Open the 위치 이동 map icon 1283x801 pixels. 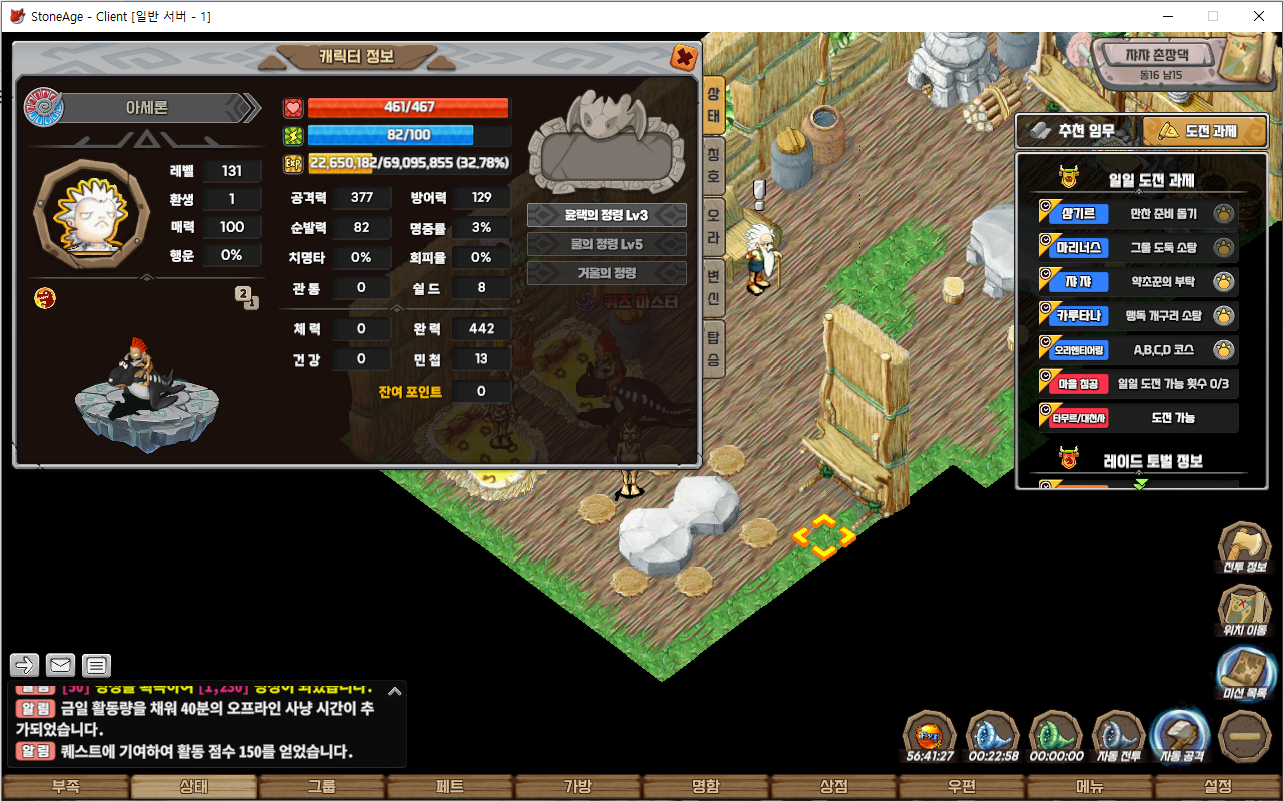point(1244,609)
